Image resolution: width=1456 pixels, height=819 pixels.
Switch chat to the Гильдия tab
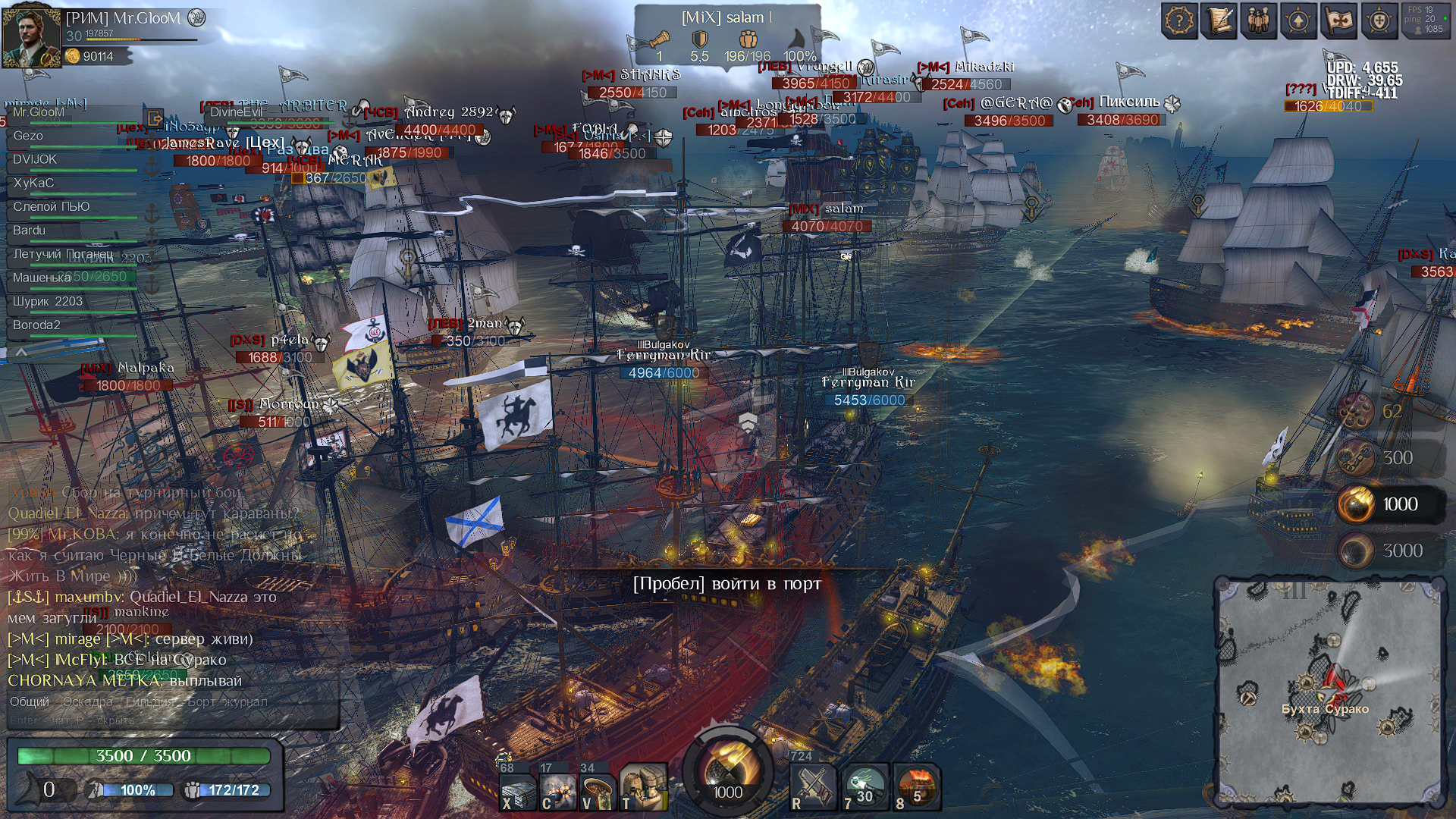(x=147, y=701)
